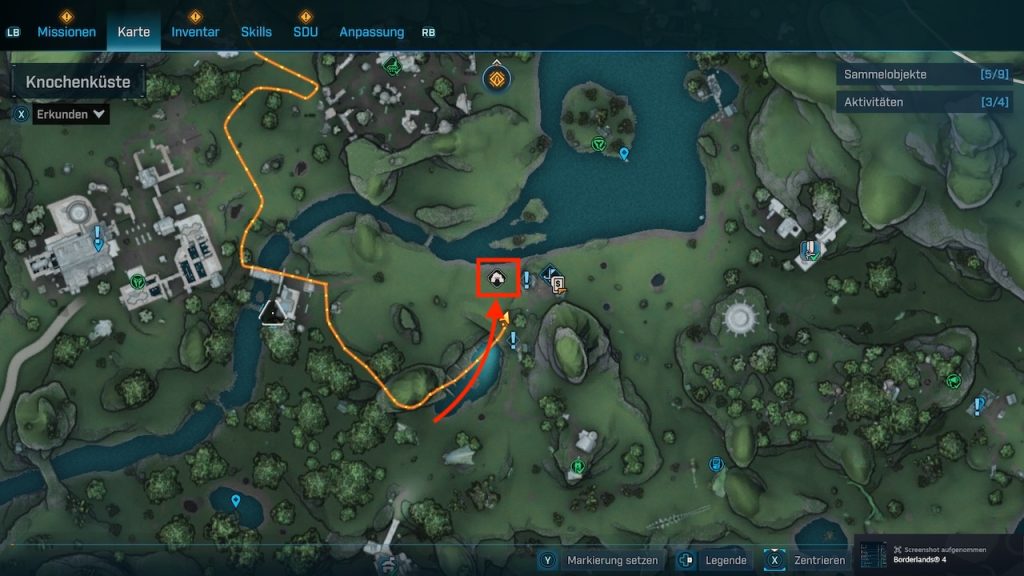Switch to the Missionen tab
1024x576 pixels.
67,32
